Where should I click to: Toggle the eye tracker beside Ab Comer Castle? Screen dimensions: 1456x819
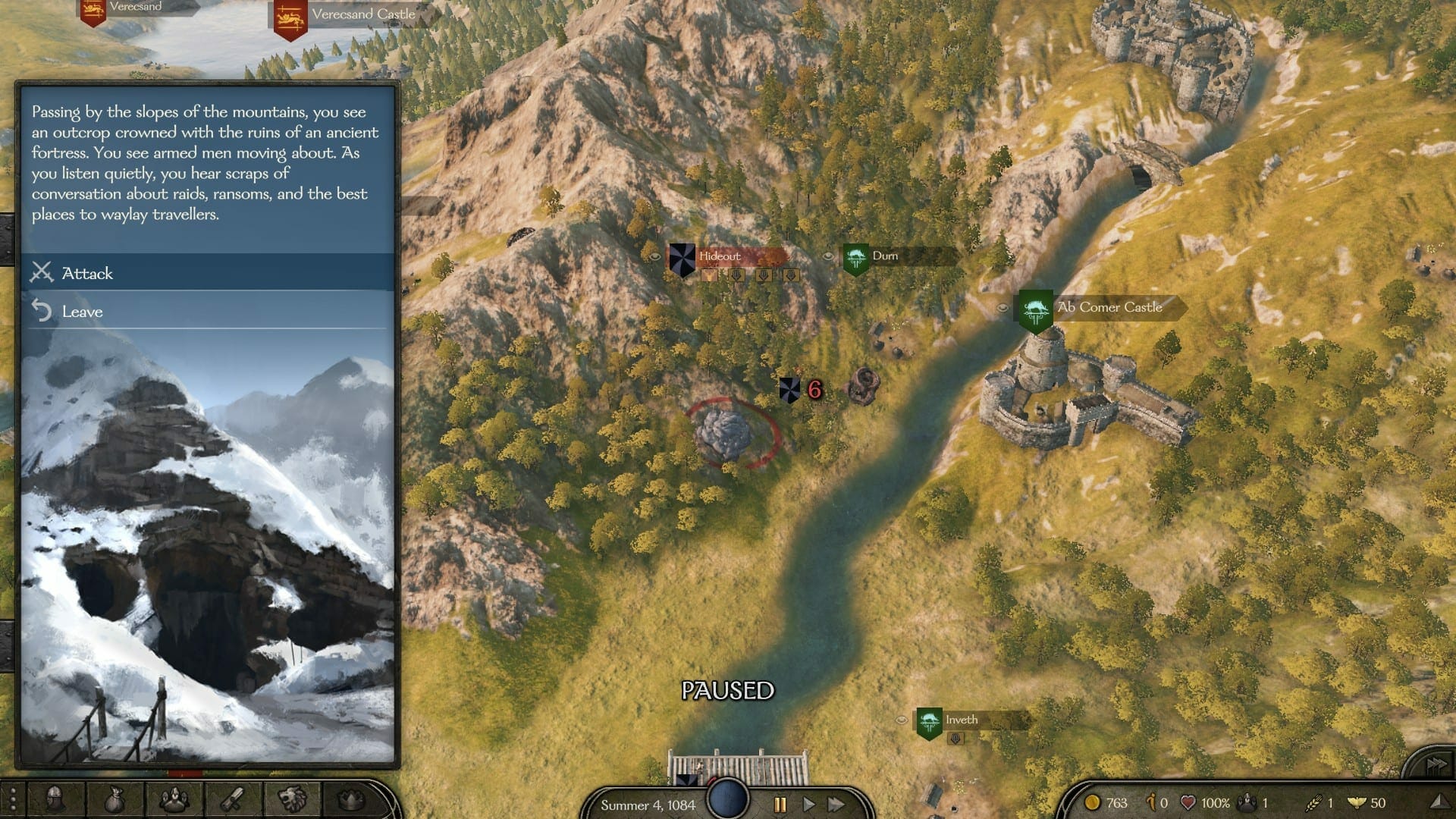point(1003,308)
